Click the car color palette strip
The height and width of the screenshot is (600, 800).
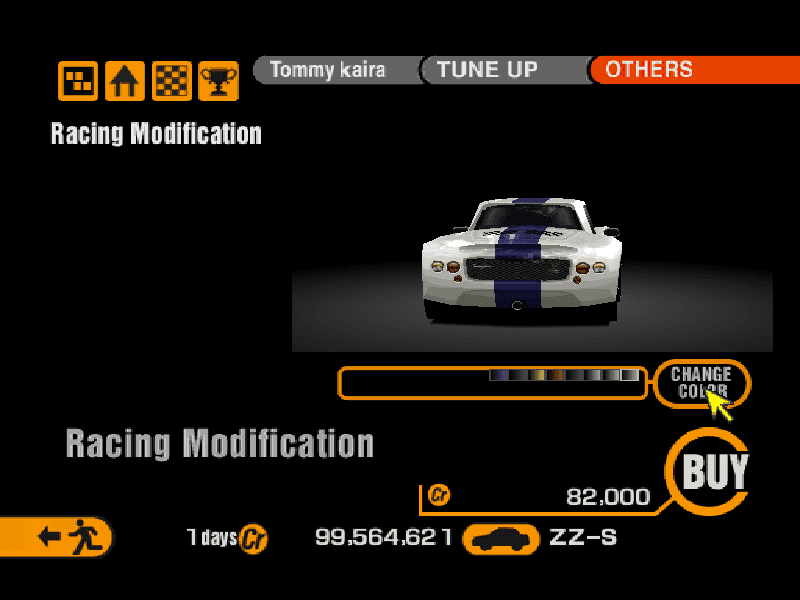[563, 376]
